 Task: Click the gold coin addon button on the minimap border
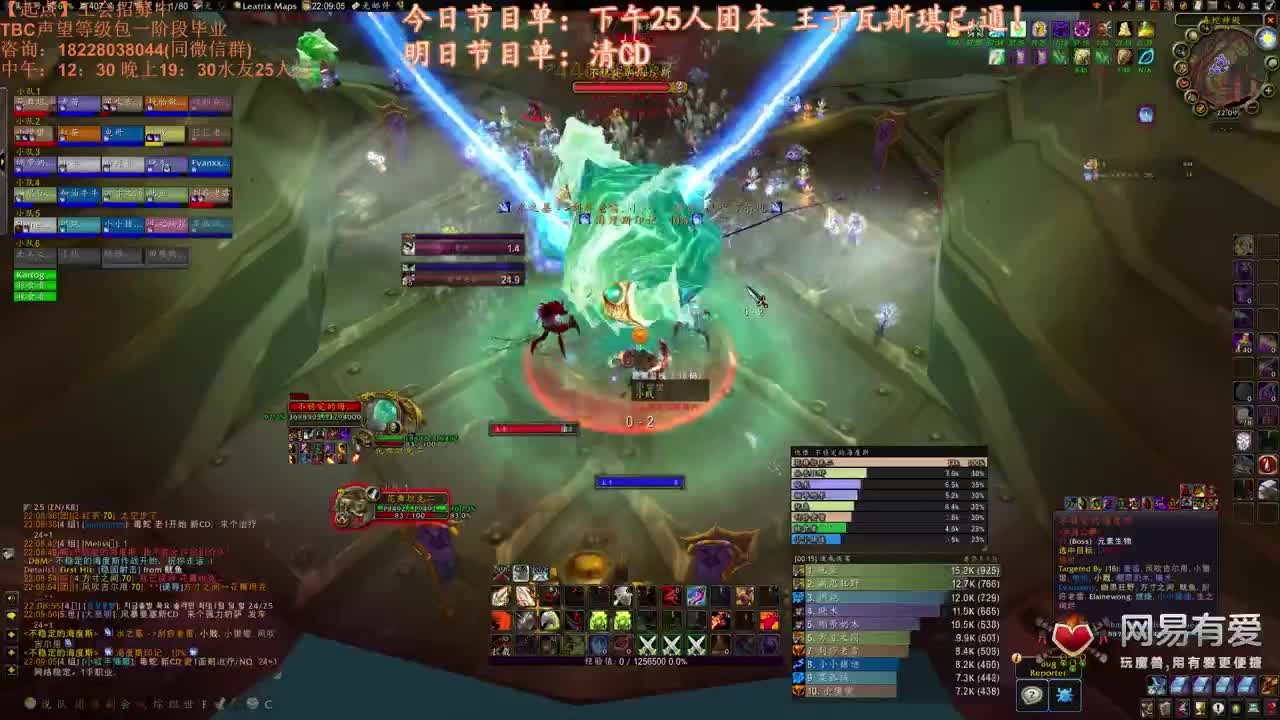click(x=1201, y=109)
